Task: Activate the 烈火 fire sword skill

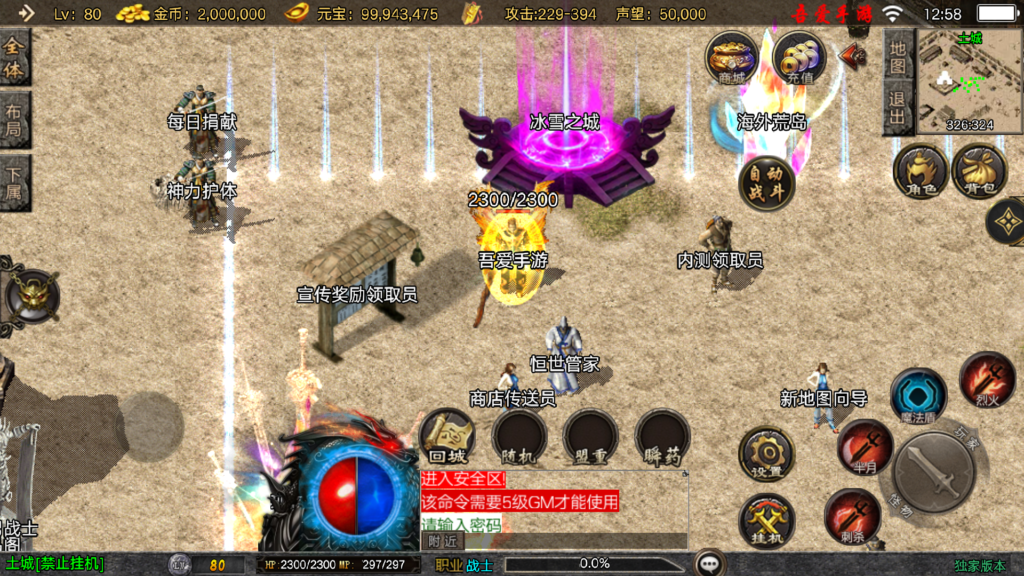Action: tap(987, 380)
